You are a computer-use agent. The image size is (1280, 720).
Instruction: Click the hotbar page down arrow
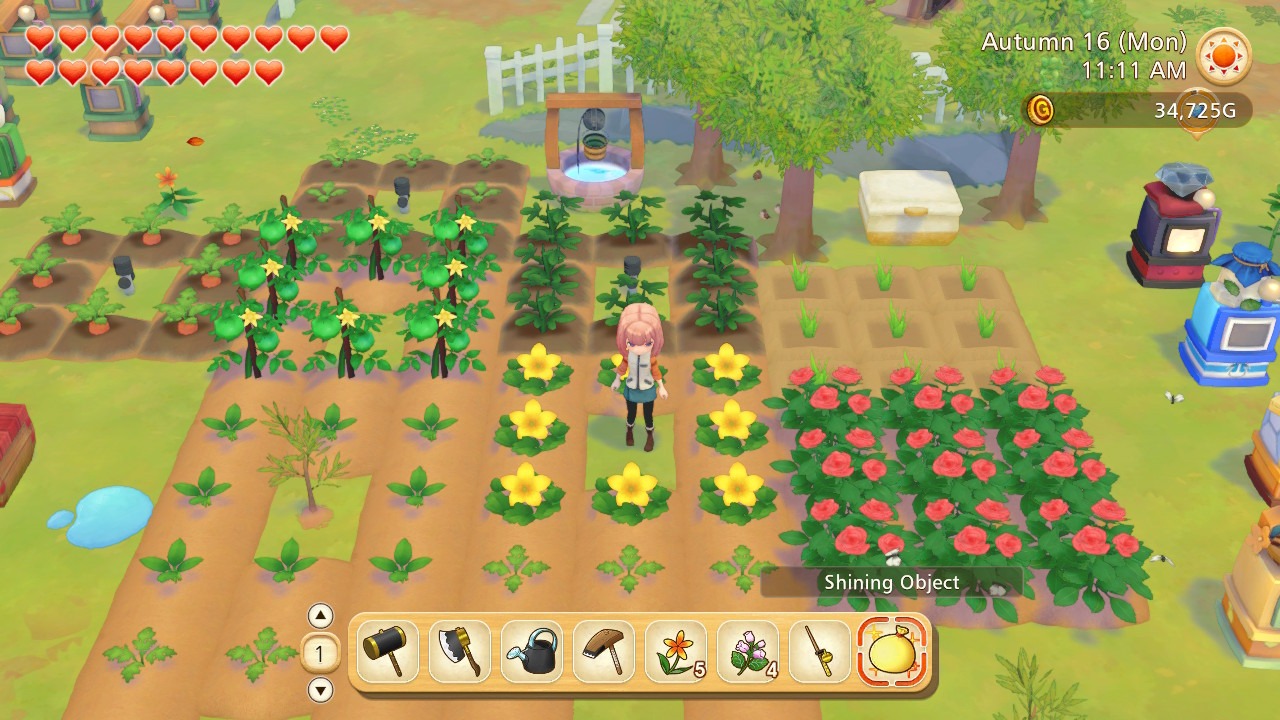(x=320, y=690)
